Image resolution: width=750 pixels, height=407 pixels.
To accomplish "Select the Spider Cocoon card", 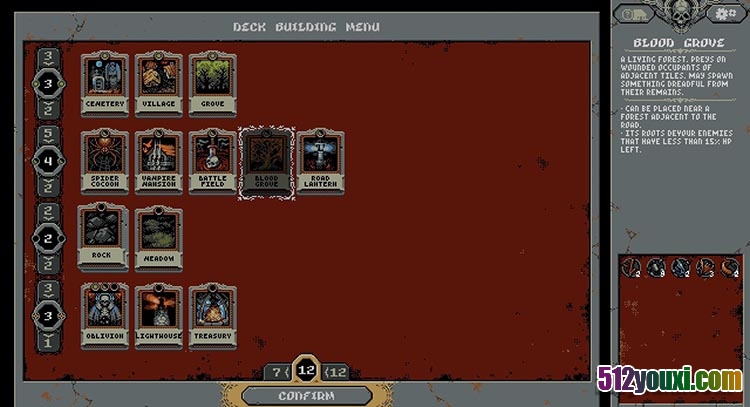I will pyautogui.click(x=105, y=162).
